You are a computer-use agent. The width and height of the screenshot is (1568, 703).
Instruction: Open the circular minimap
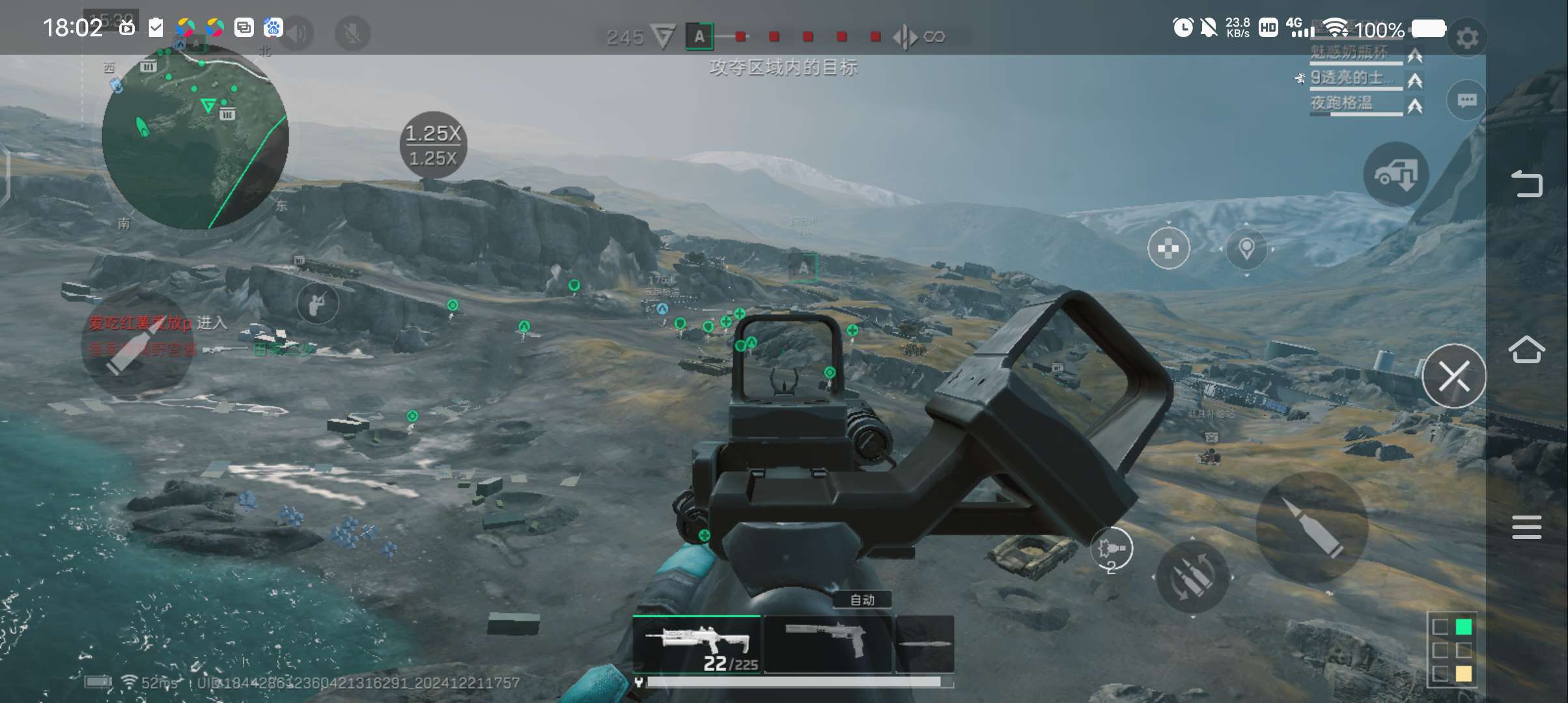195,137
